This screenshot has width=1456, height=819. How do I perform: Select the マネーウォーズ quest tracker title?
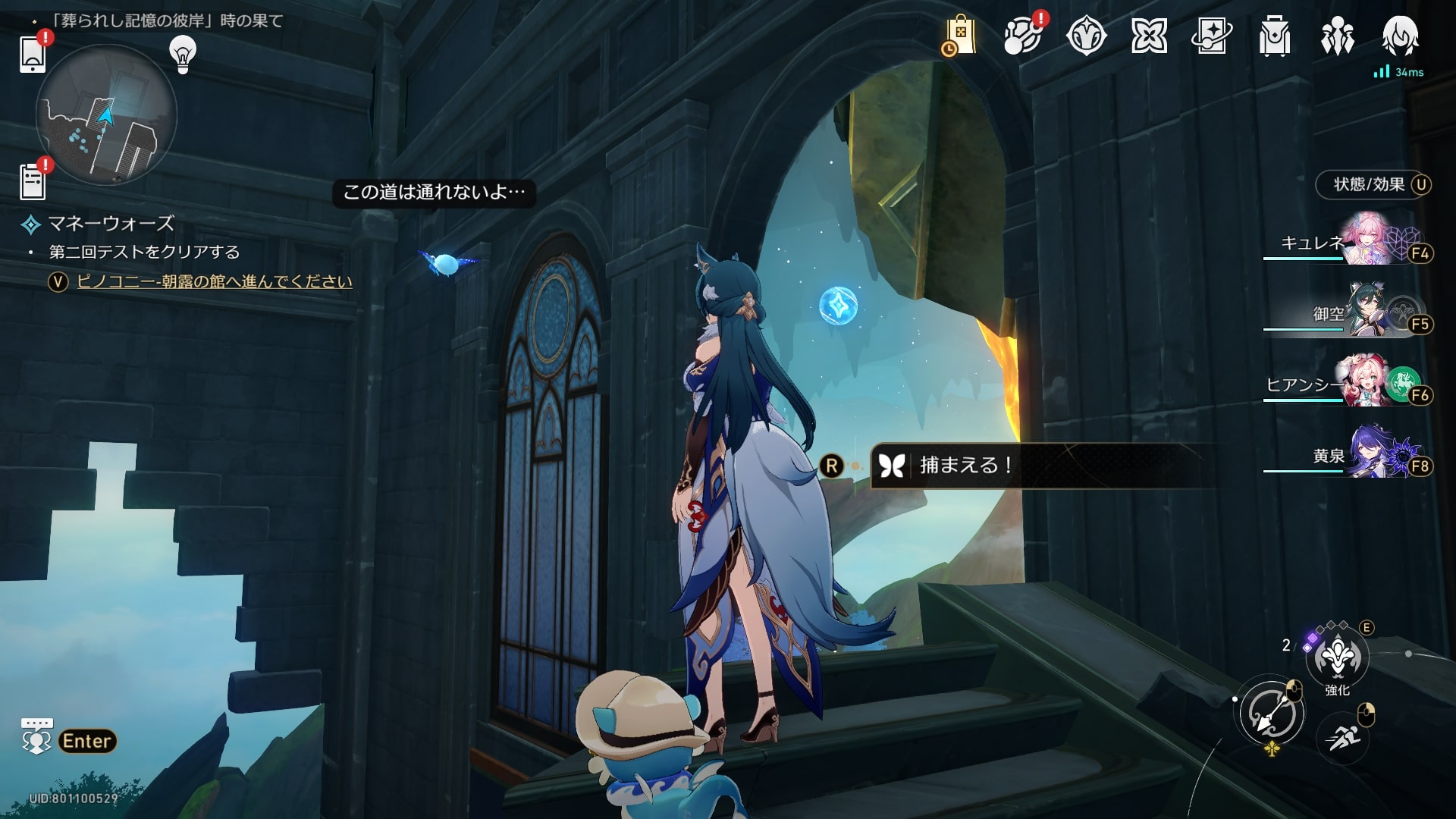[x=111, y=224]
